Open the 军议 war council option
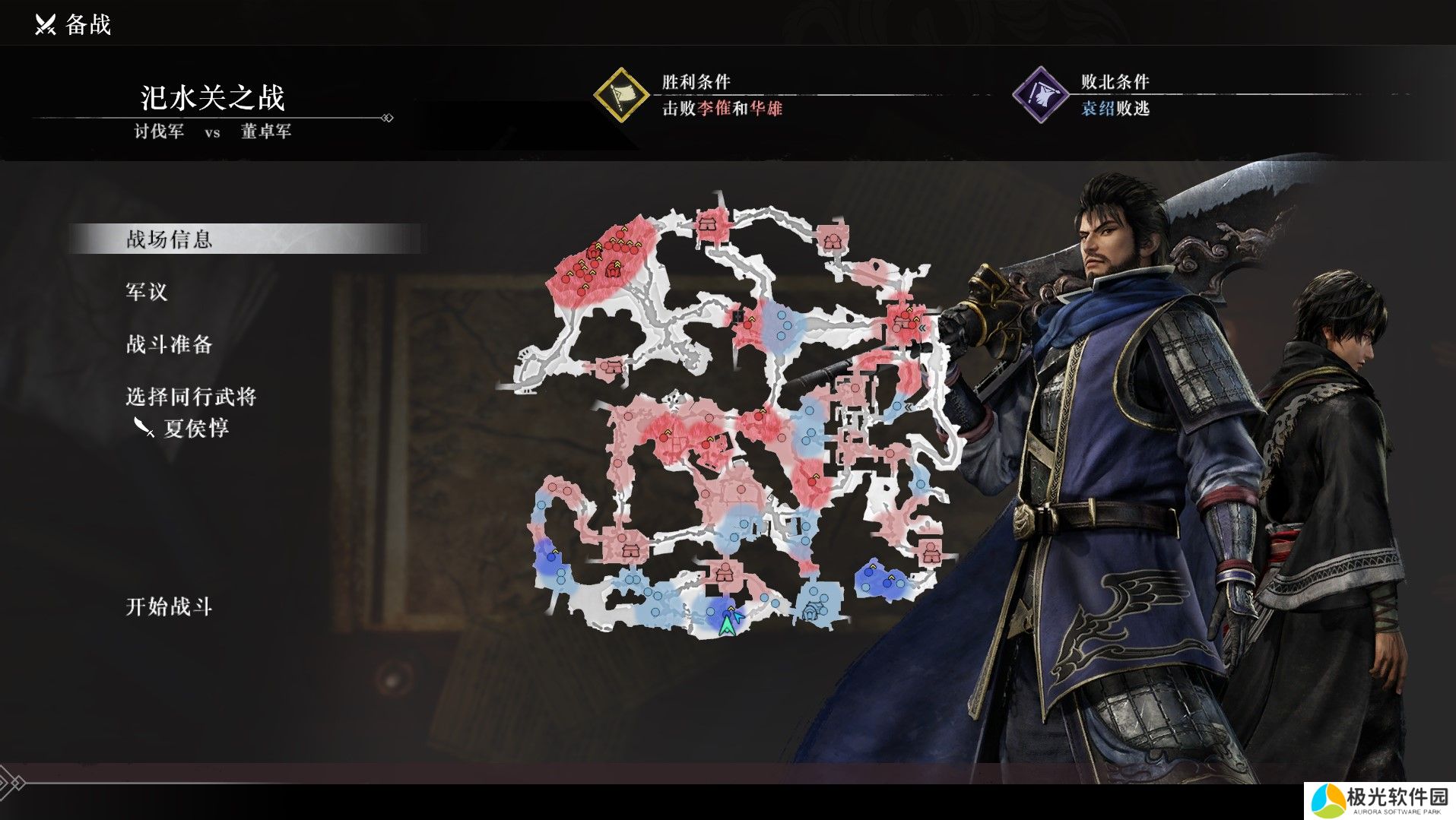Viewport: 1456px width, 820px height. click(x=147, y=292)
